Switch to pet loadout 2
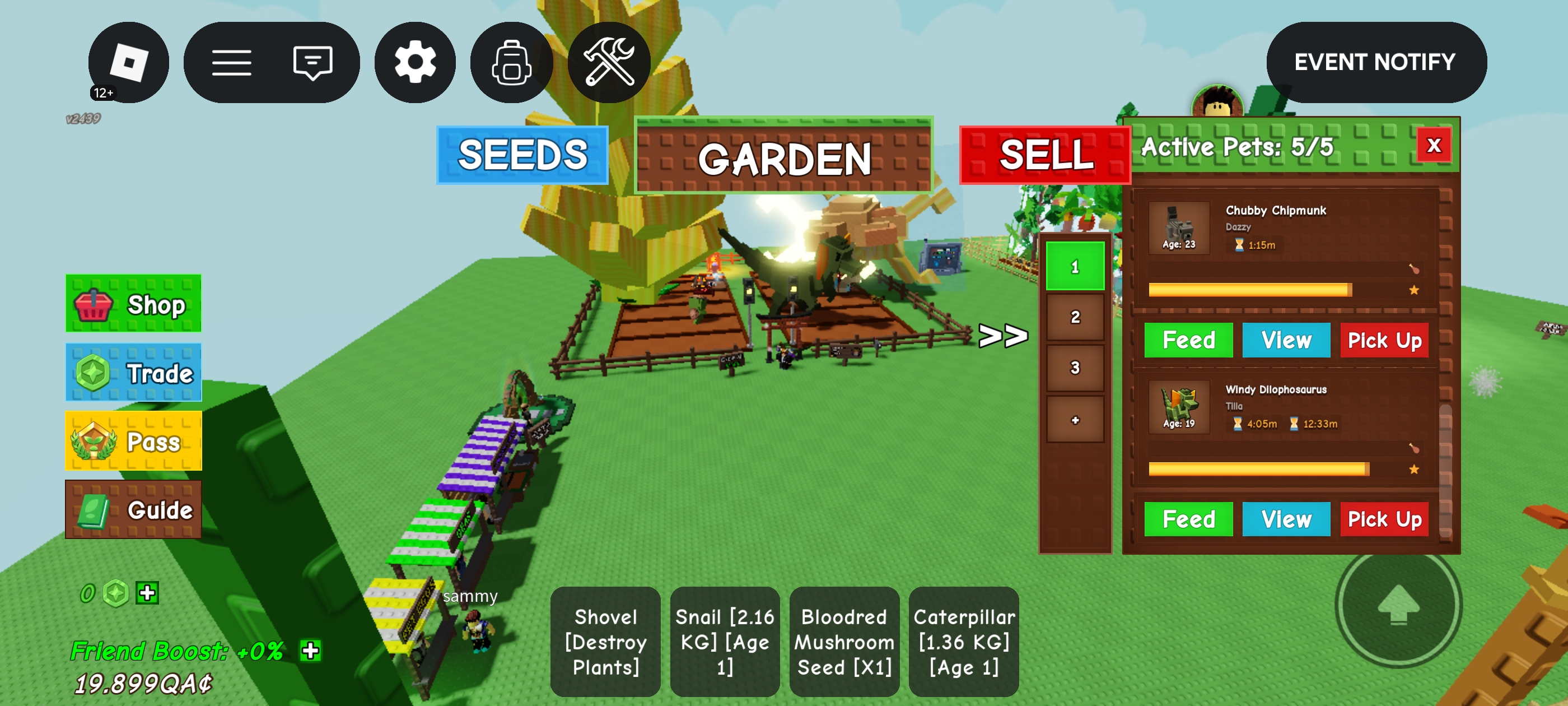 tap(1075, 317)
